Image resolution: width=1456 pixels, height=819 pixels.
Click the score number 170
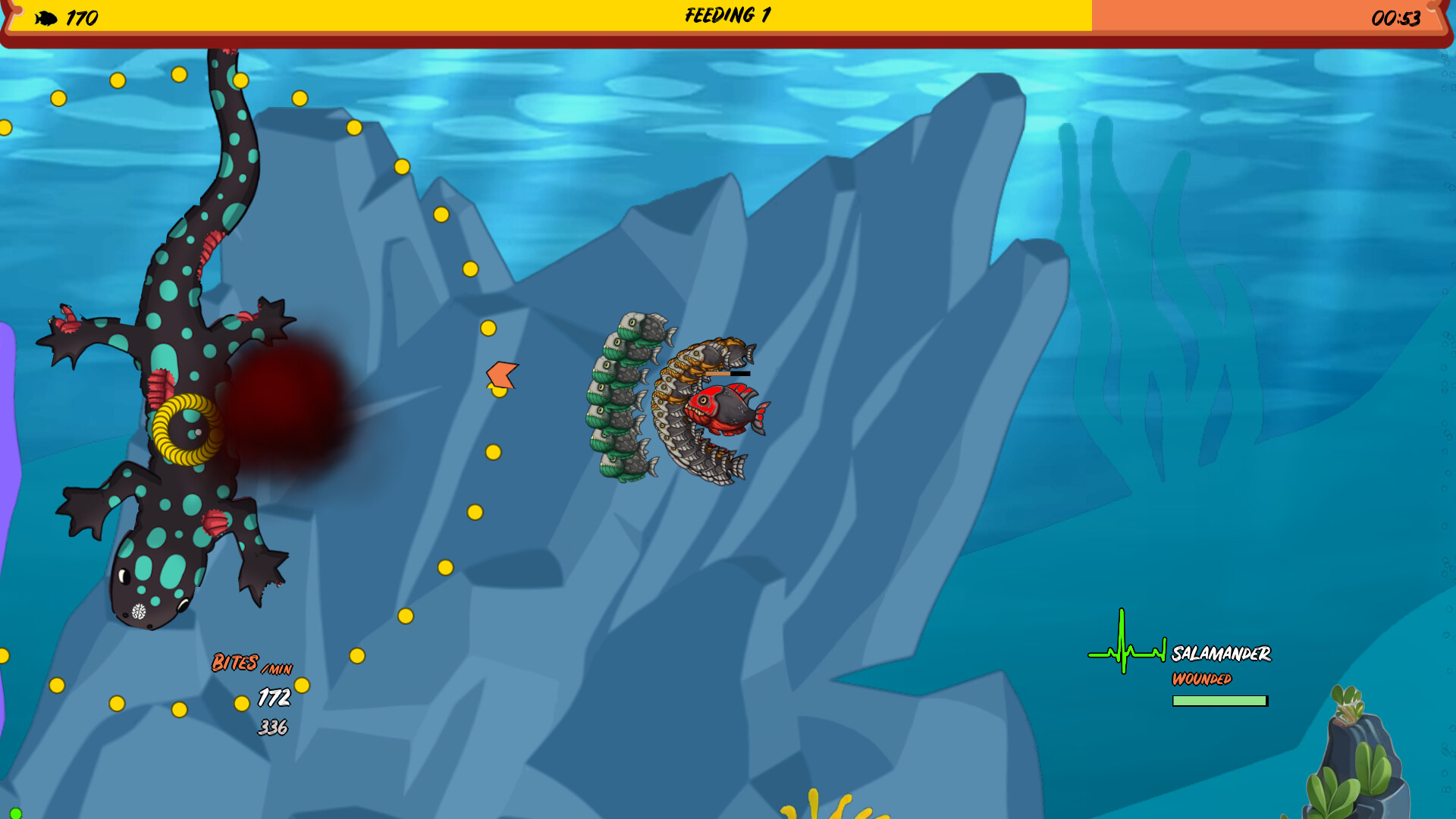81,18
